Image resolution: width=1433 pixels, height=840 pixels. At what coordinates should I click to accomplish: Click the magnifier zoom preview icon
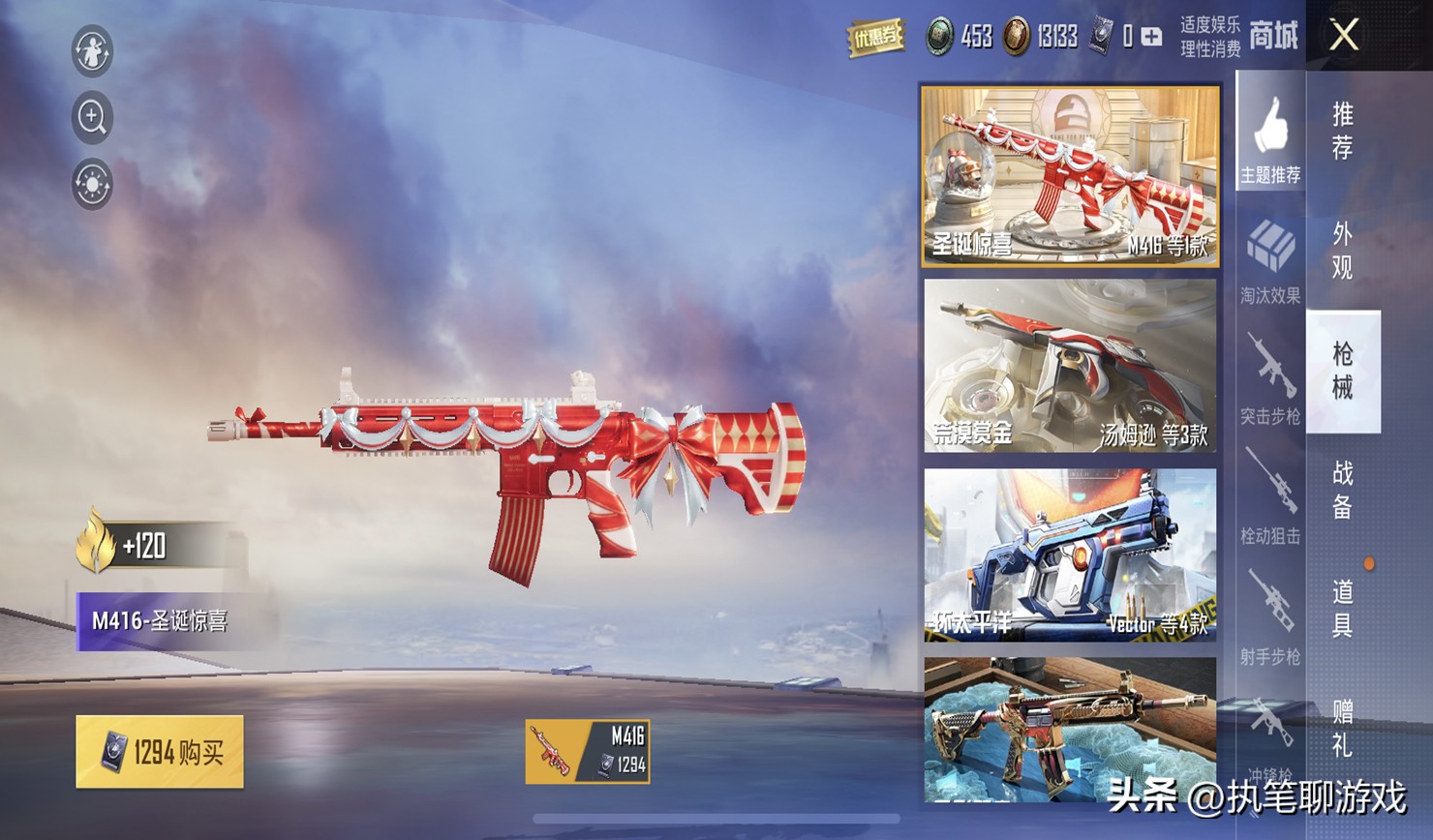[x=92, y=117]
